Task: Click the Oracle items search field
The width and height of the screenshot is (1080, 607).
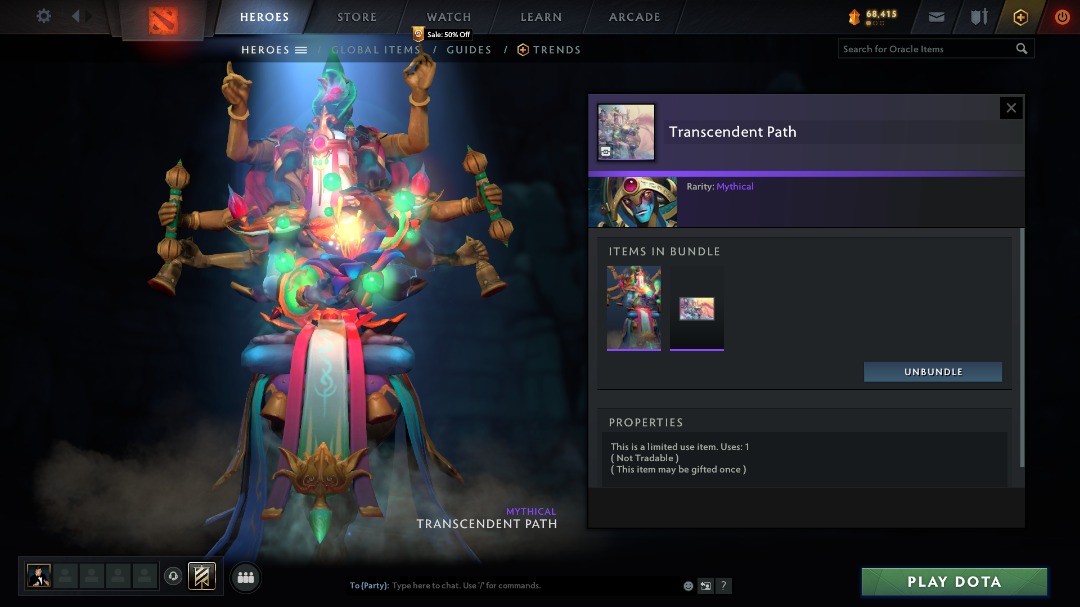Action: point(925,49)
